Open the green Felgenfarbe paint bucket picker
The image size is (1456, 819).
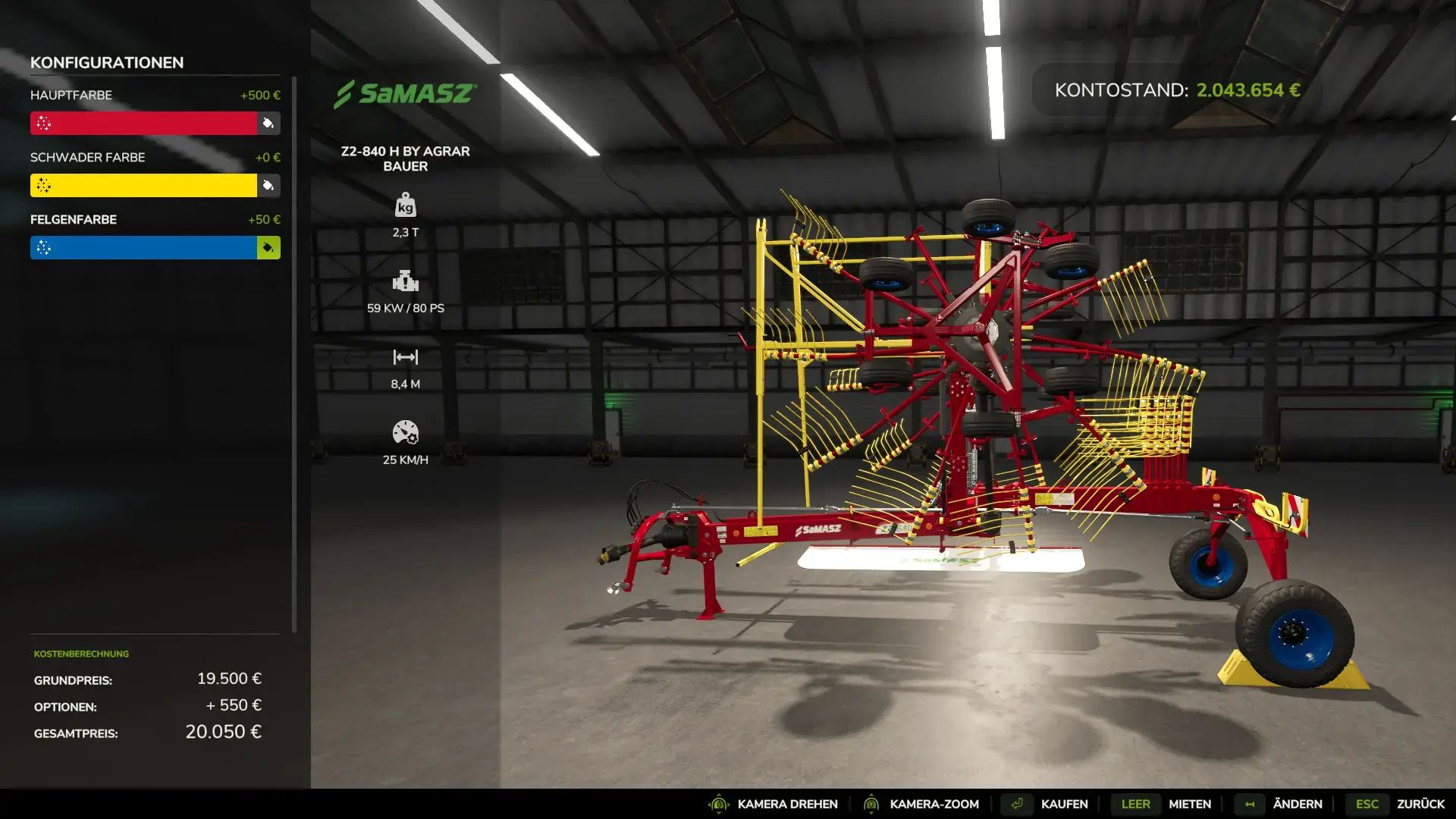pyautogui.click(x=268, y=247)
